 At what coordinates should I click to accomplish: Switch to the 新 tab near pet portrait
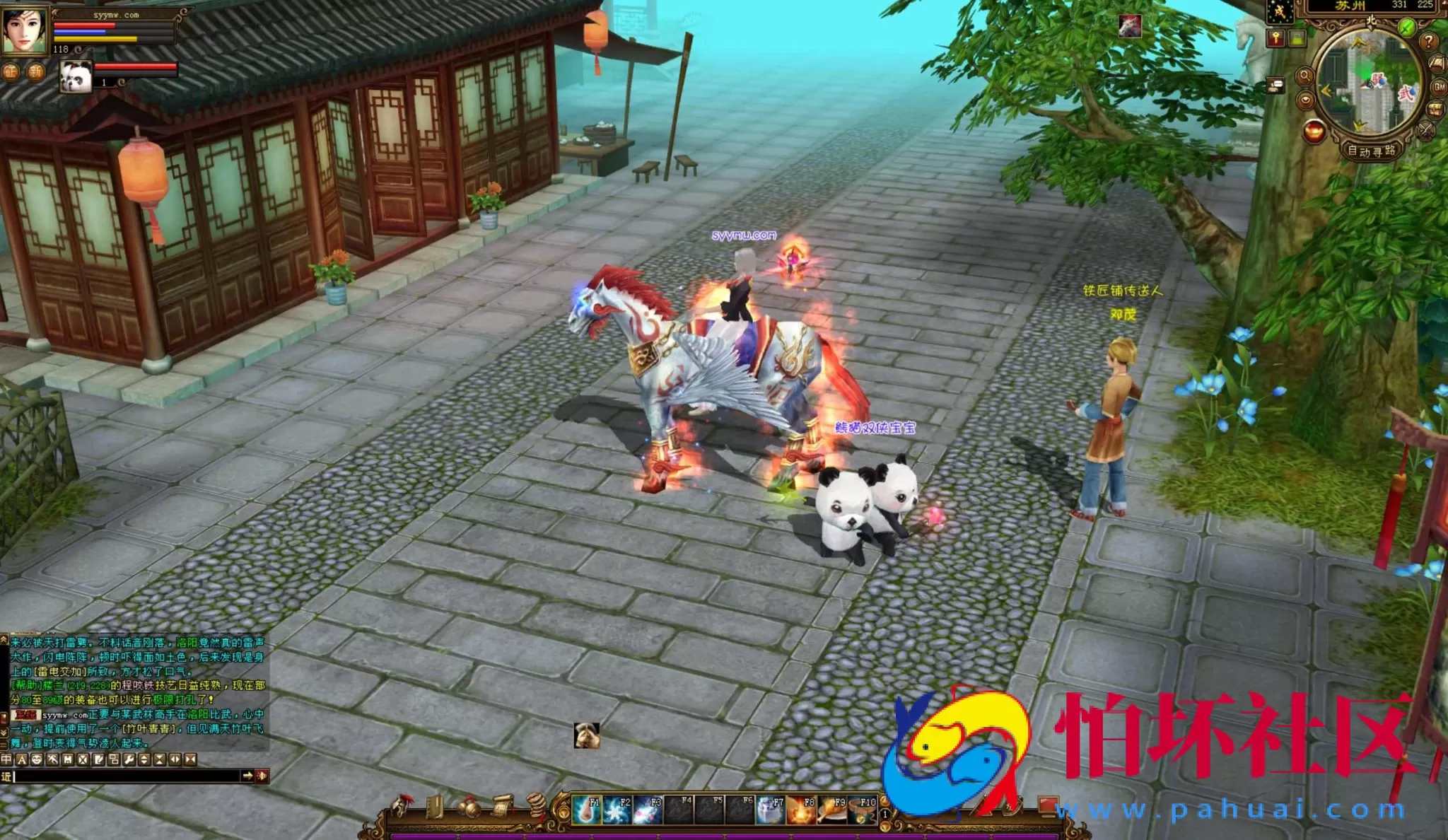coord(36,72)
